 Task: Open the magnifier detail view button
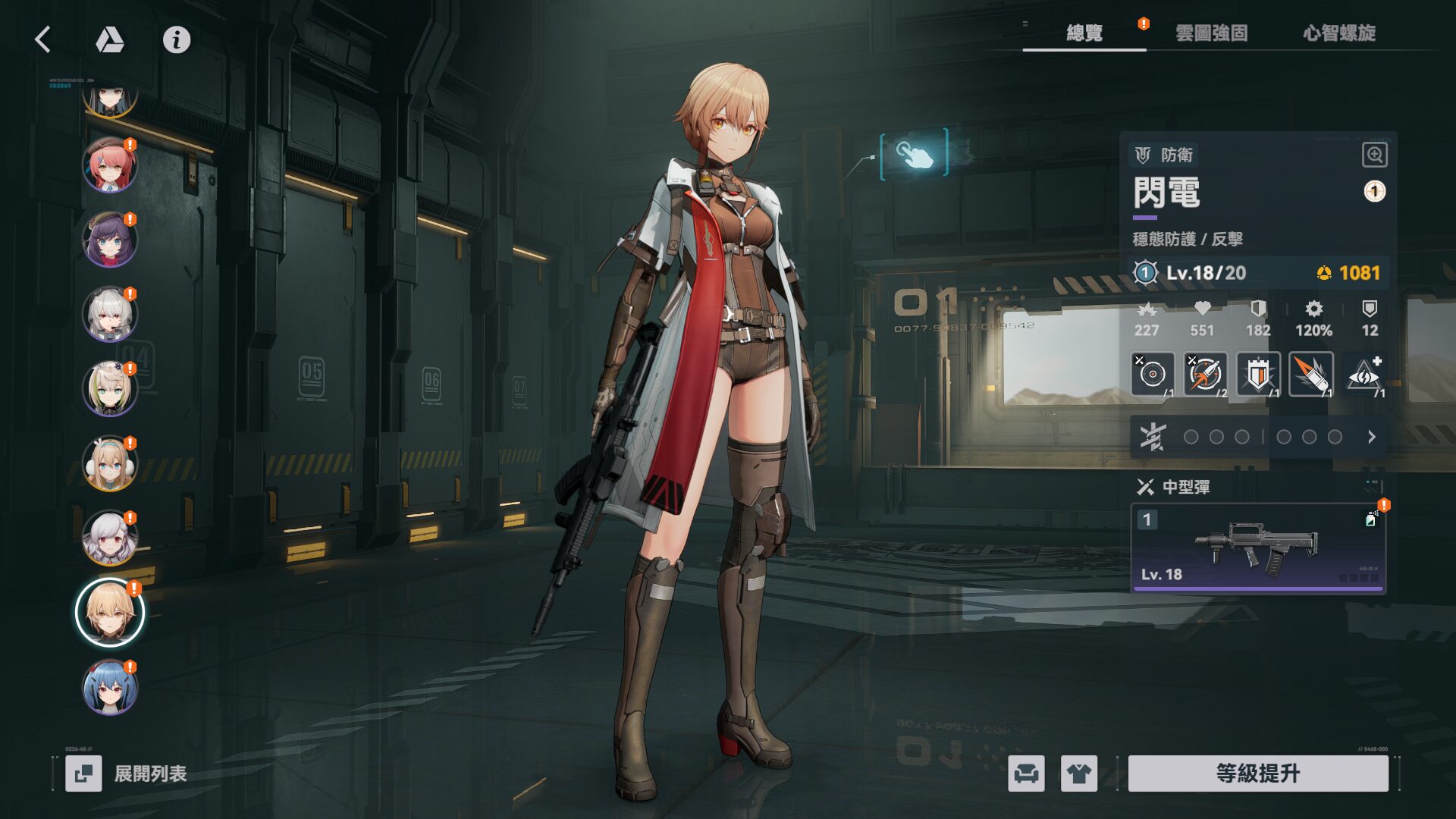(1374, 155)
